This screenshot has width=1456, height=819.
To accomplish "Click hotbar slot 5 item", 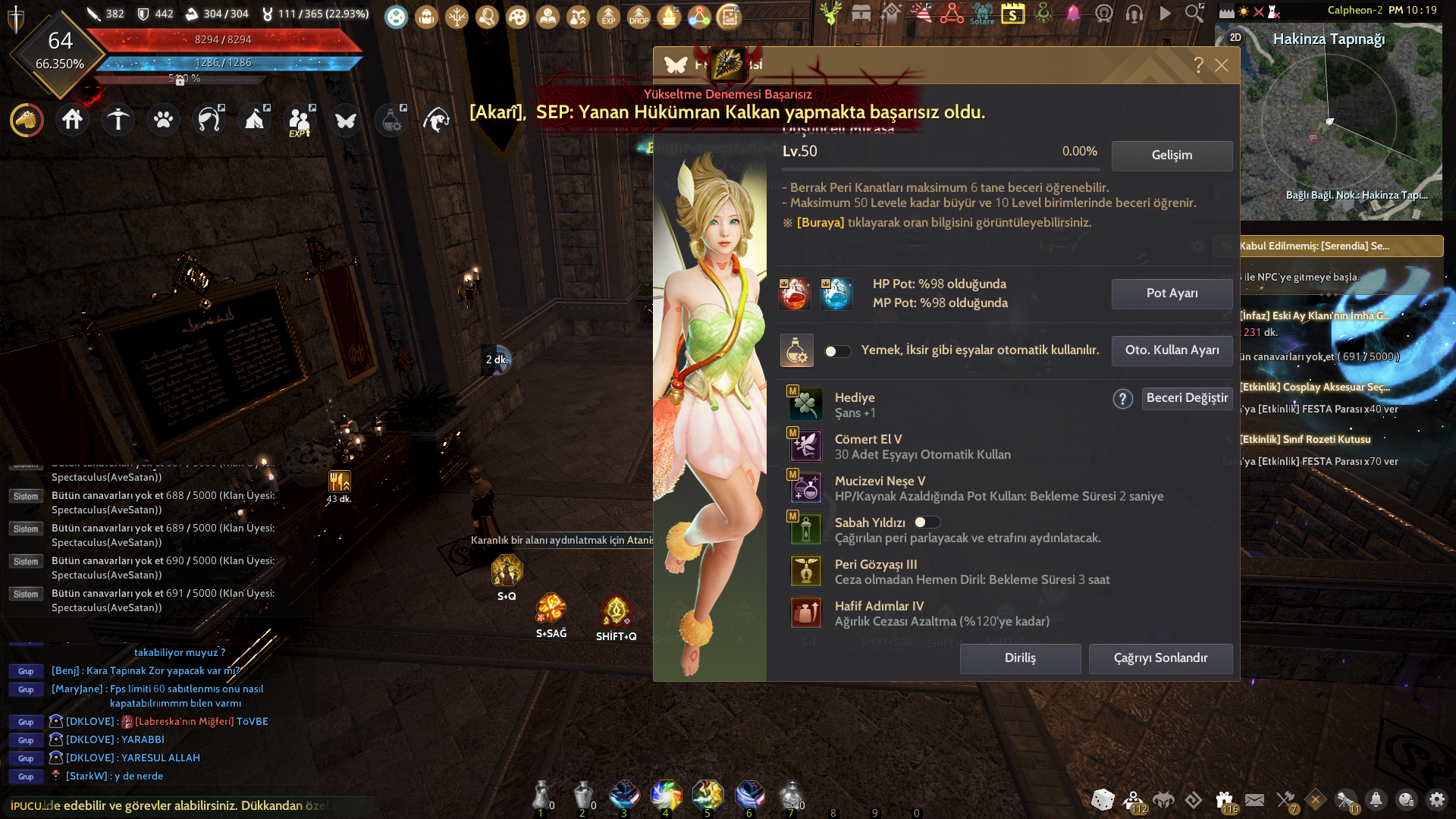I will pyautogui.click(x=708, y=796).
